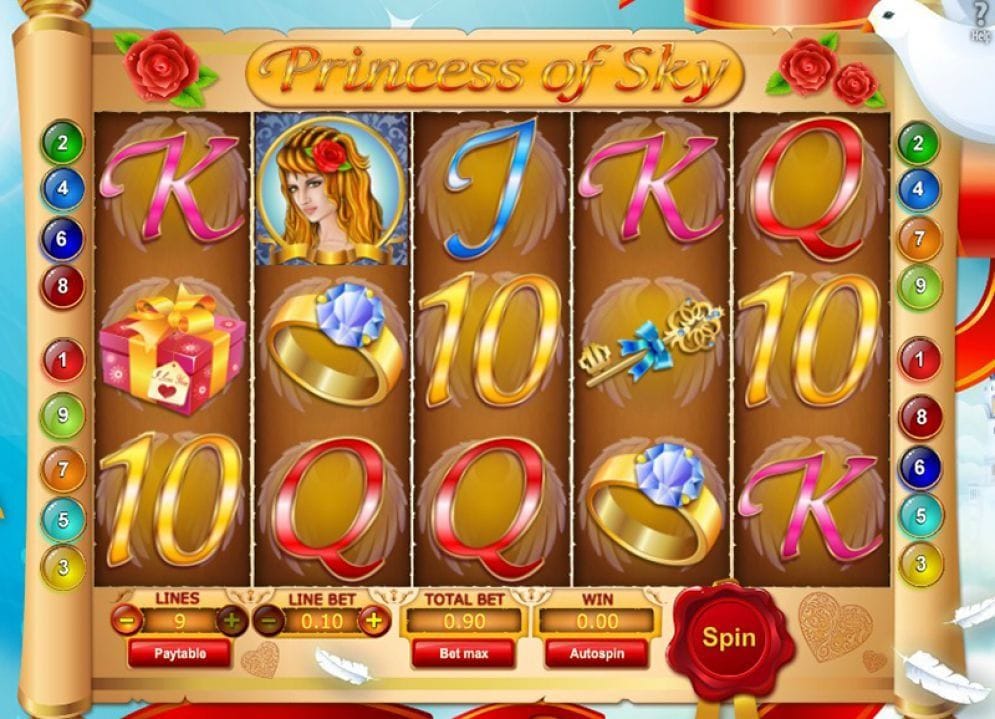This screenshot has width=995, height=719.
Task: Increase the number of Lines
Action: [x=232, y=621]
